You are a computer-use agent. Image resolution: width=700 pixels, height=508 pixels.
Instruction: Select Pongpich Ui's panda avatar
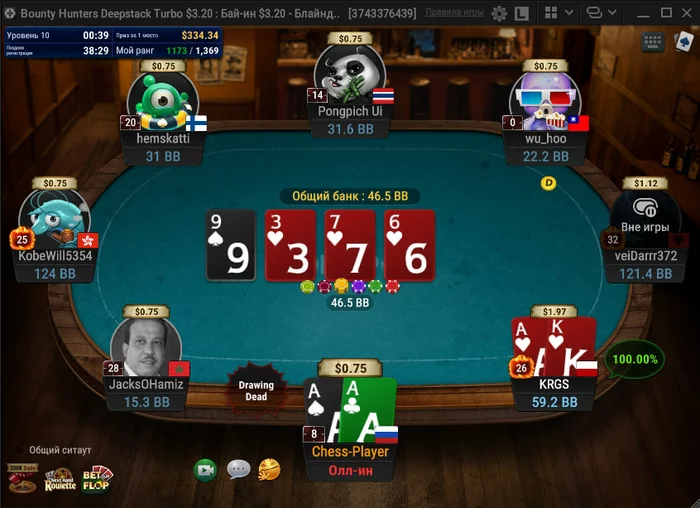click(349, 75)
